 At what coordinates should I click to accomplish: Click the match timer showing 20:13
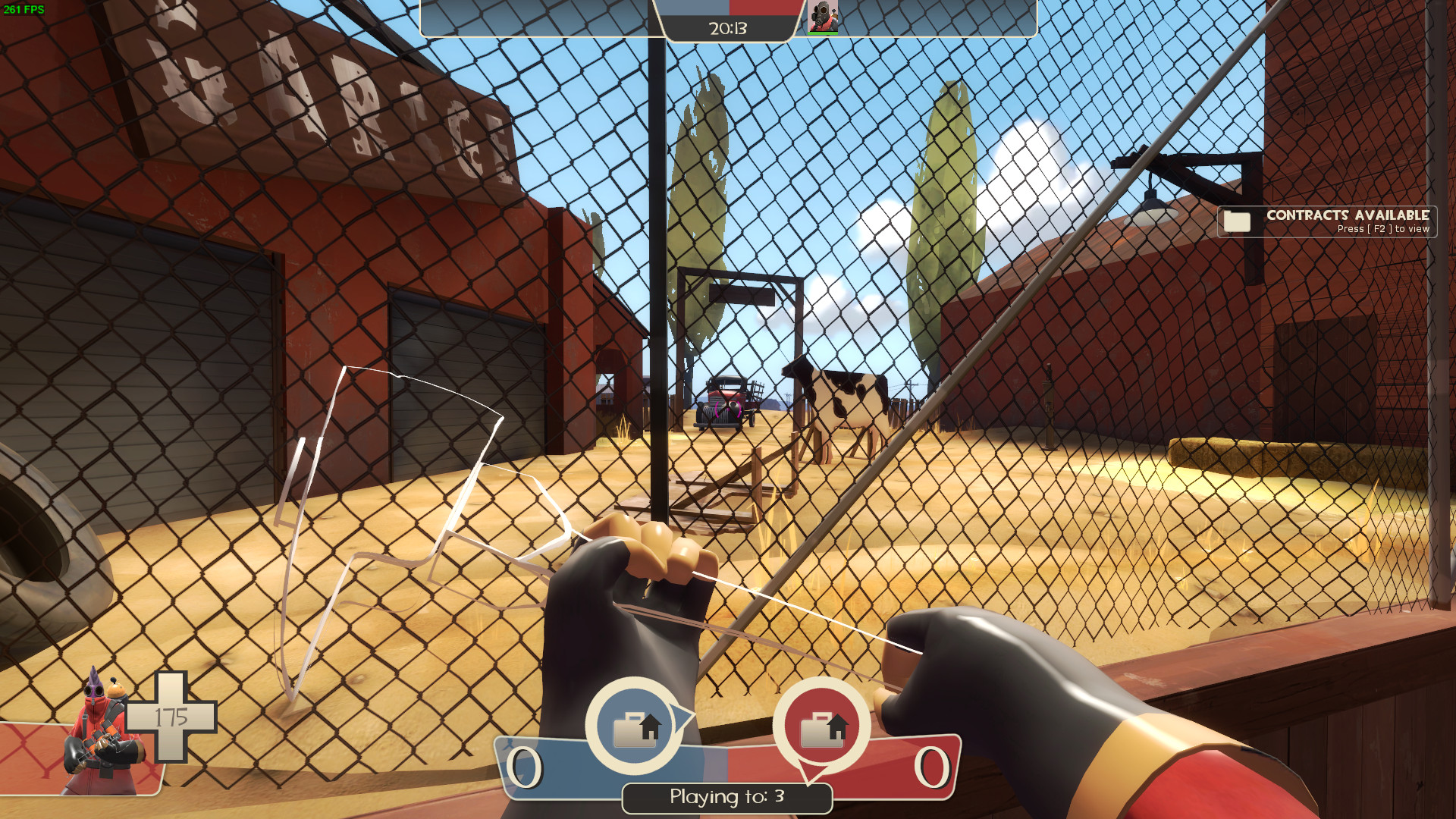(726, 29)
